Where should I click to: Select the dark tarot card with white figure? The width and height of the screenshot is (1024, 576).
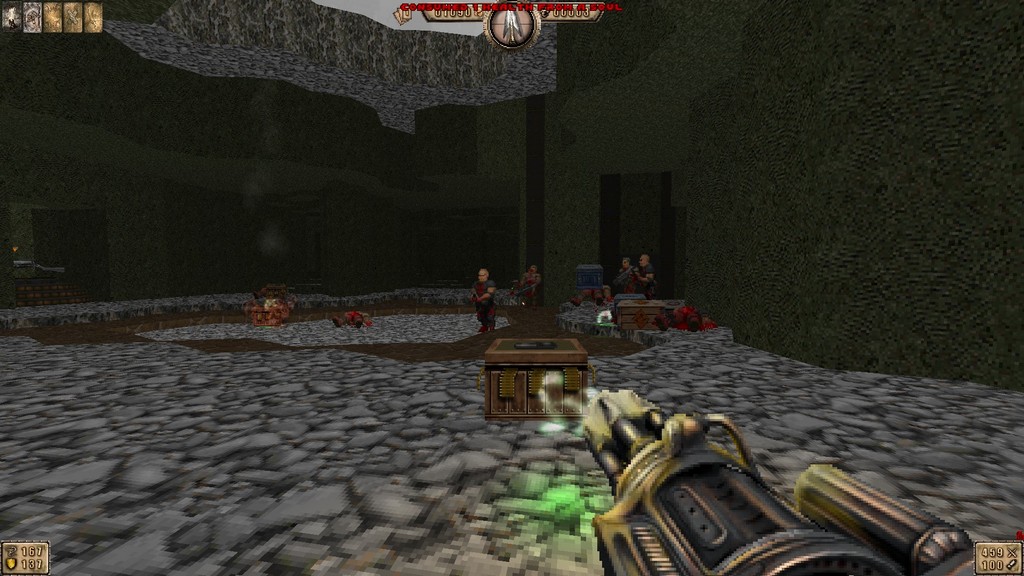click(x=12, y=16)
